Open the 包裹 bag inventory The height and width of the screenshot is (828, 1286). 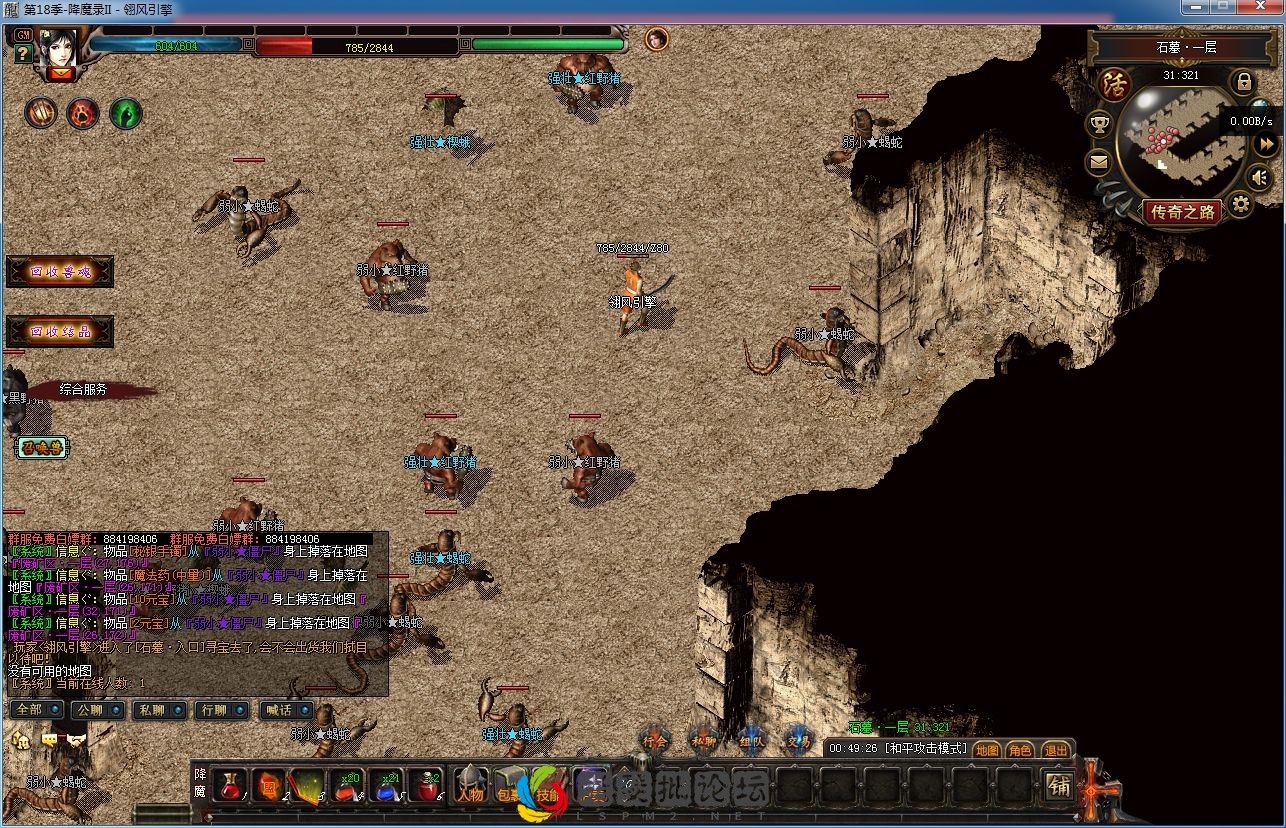(x=510, y=785)
